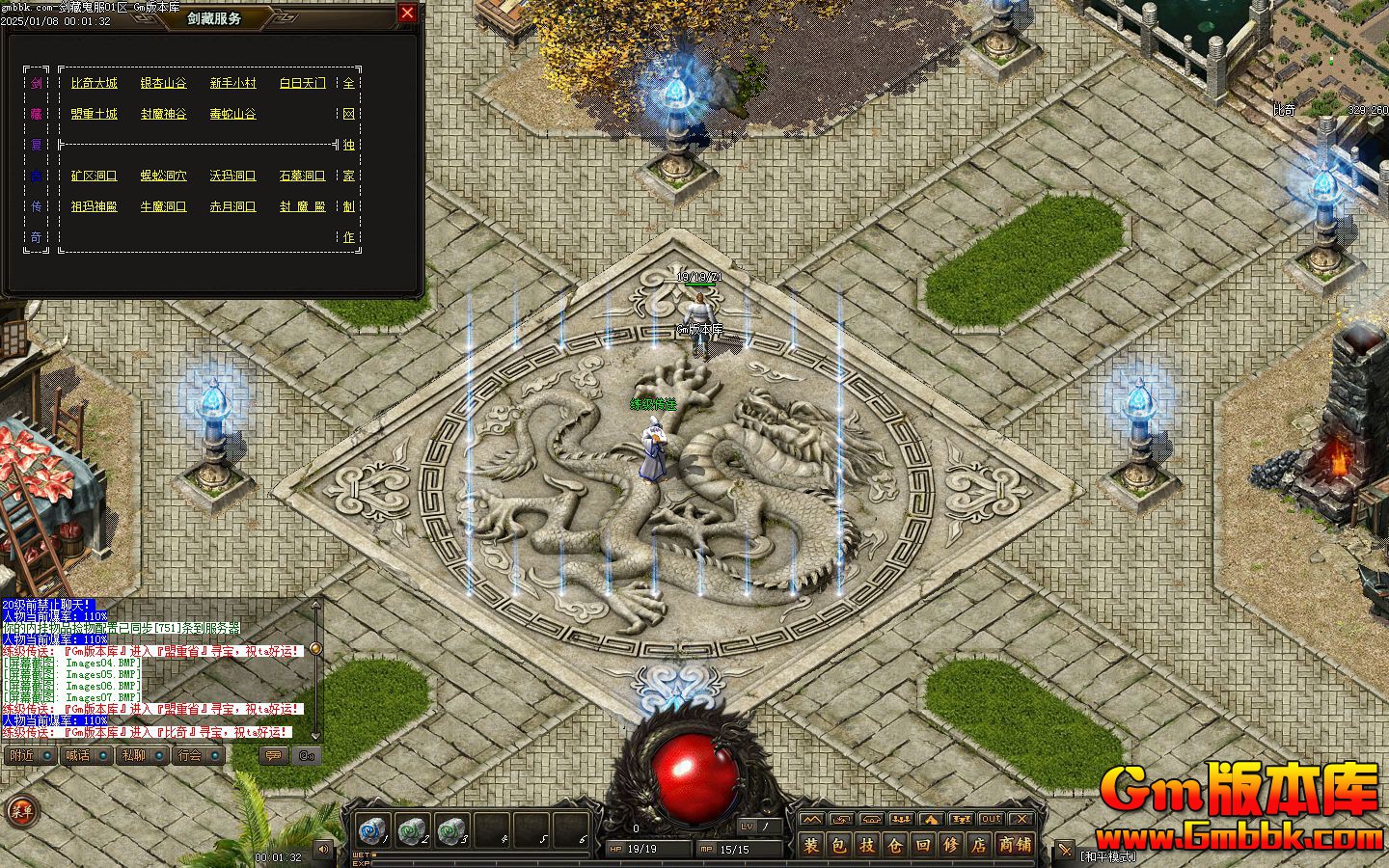
Task: Choose the 银杏山谷 destination link
Action: pos(164,83)
